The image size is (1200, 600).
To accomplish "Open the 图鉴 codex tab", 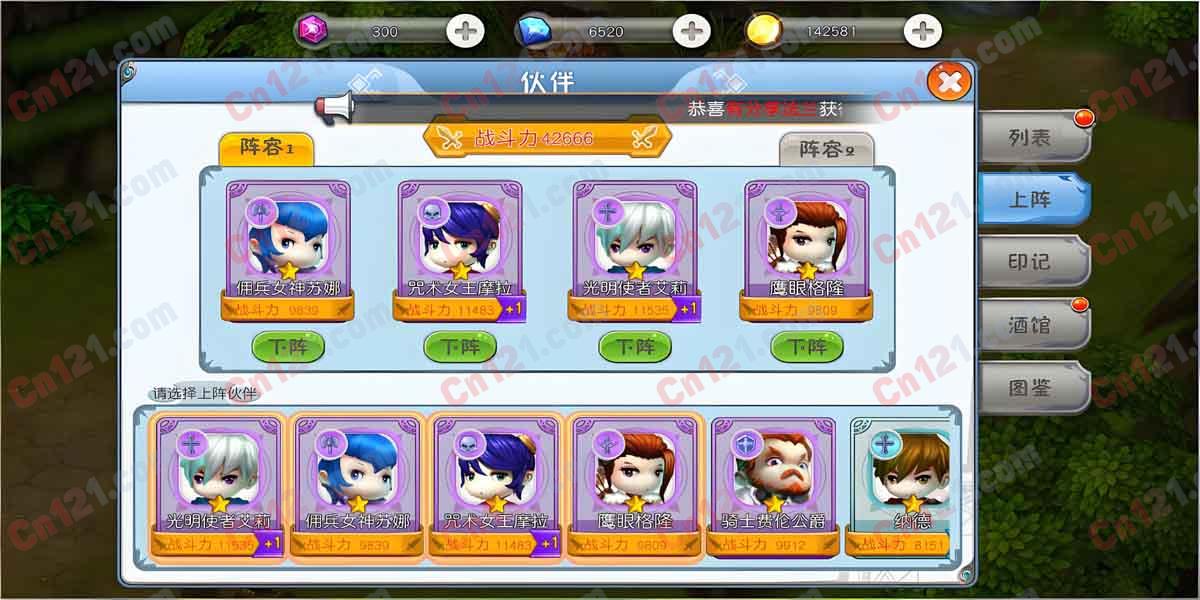I will 1032,387.
